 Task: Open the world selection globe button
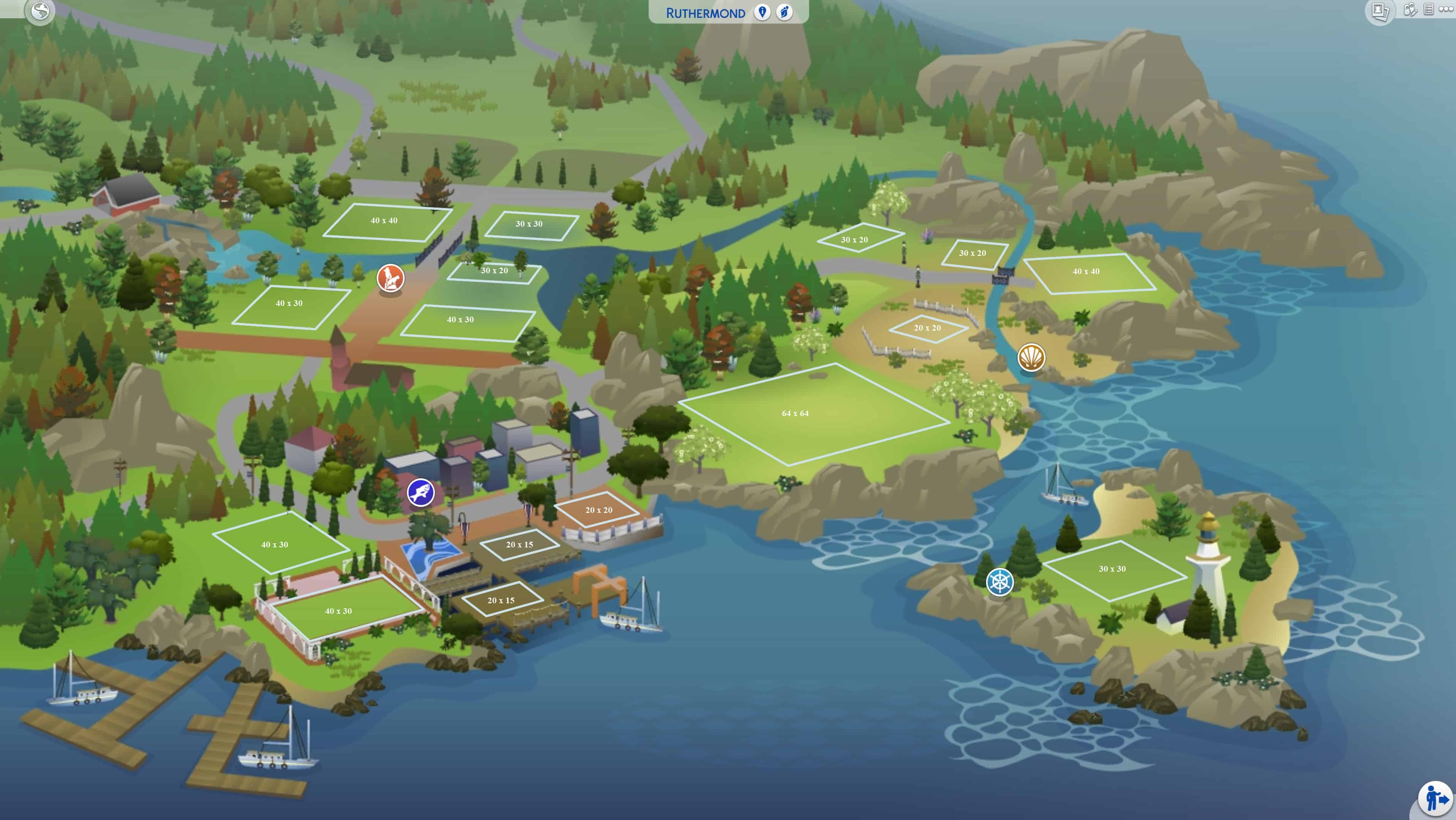[40, 11]
